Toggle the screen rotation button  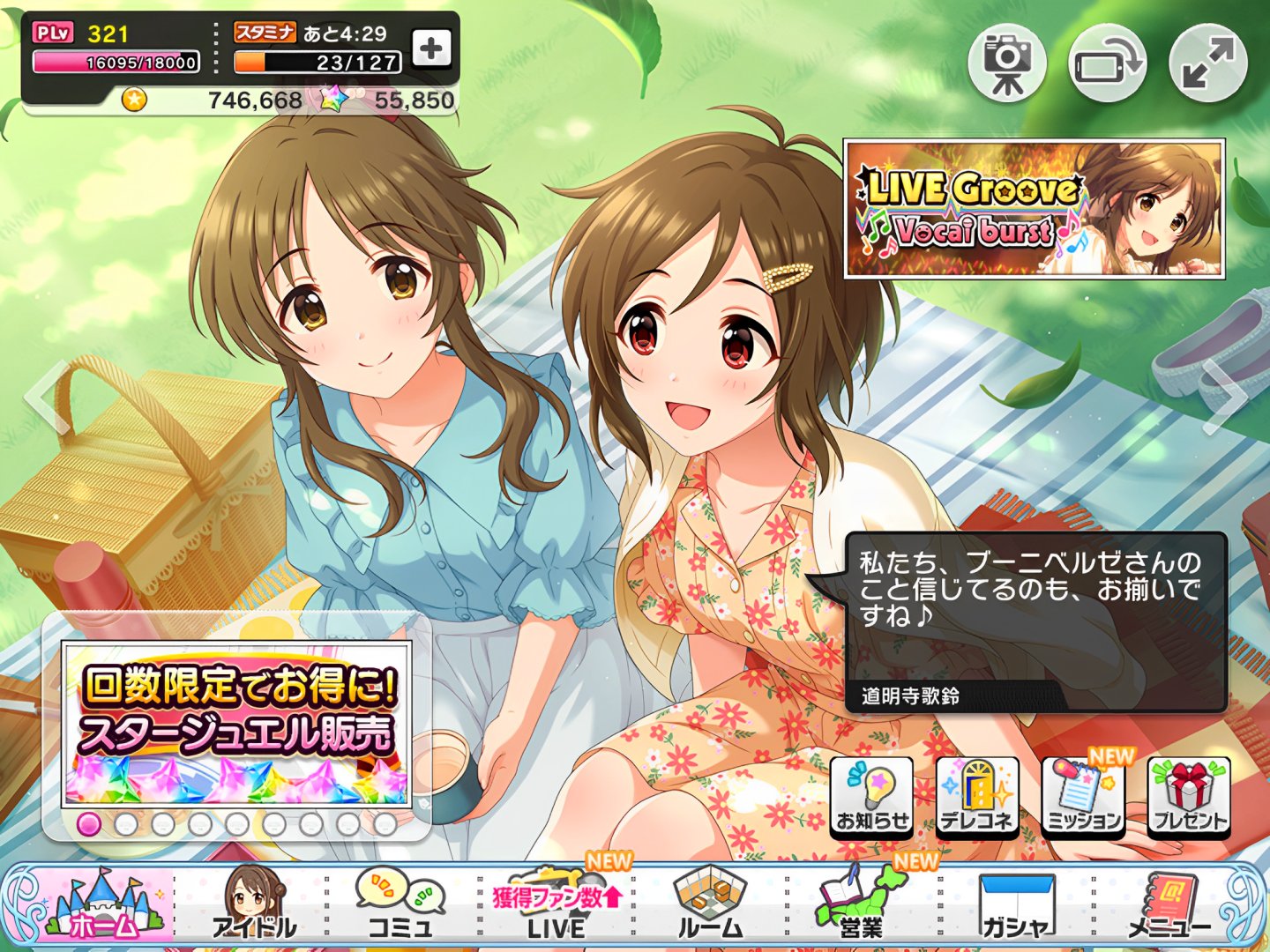click(x=1108, y=63)
